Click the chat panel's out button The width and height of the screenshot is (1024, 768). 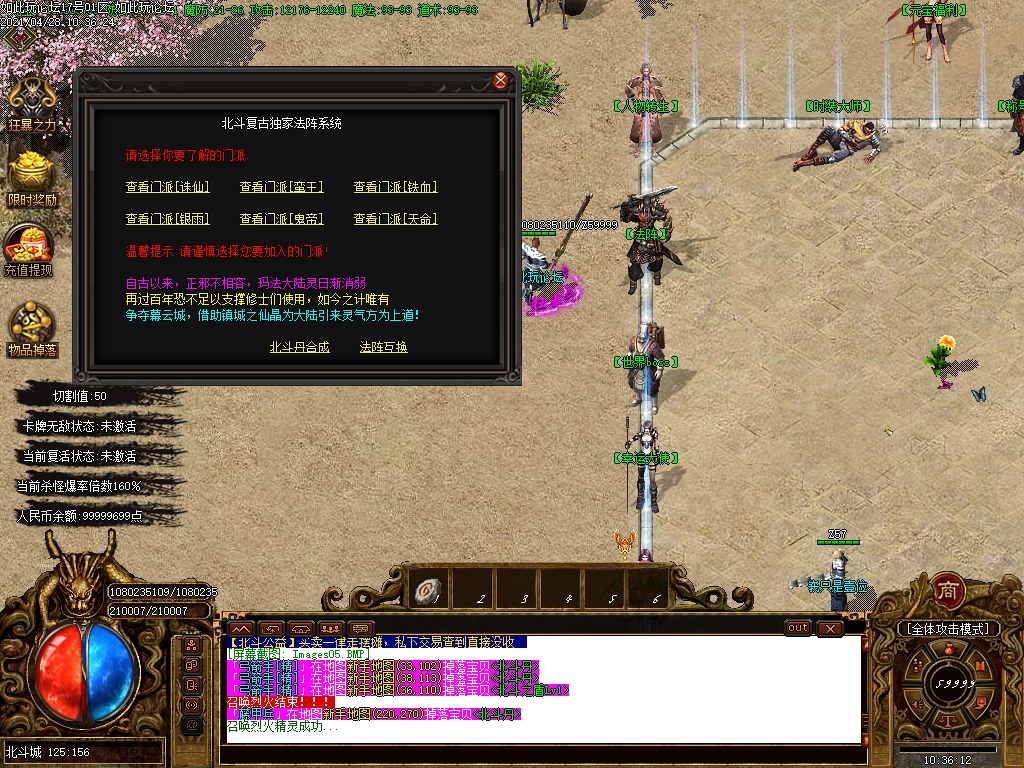(x=798, y=628)
